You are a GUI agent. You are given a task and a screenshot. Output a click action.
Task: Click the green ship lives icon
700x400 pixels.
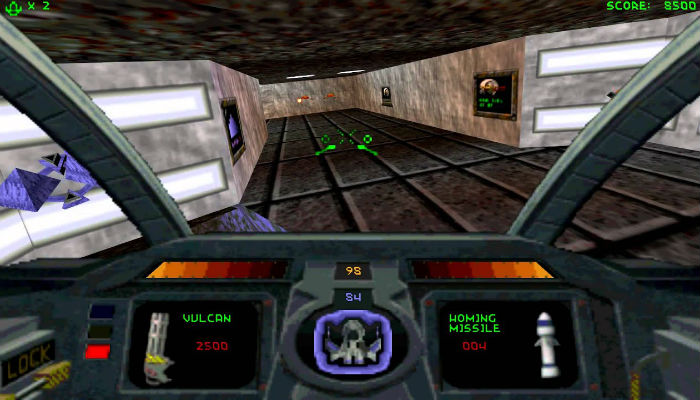point(14,6)
